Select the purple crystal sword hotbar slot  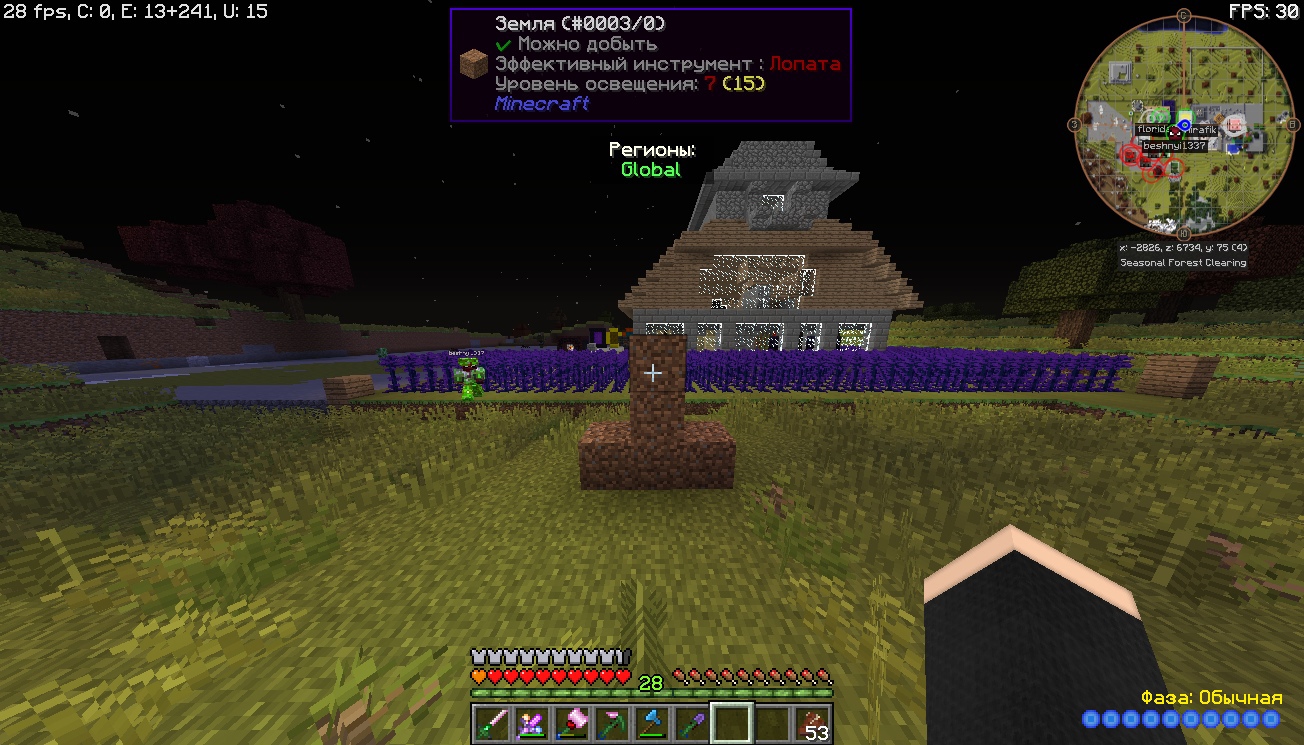(x=530, y=723)
